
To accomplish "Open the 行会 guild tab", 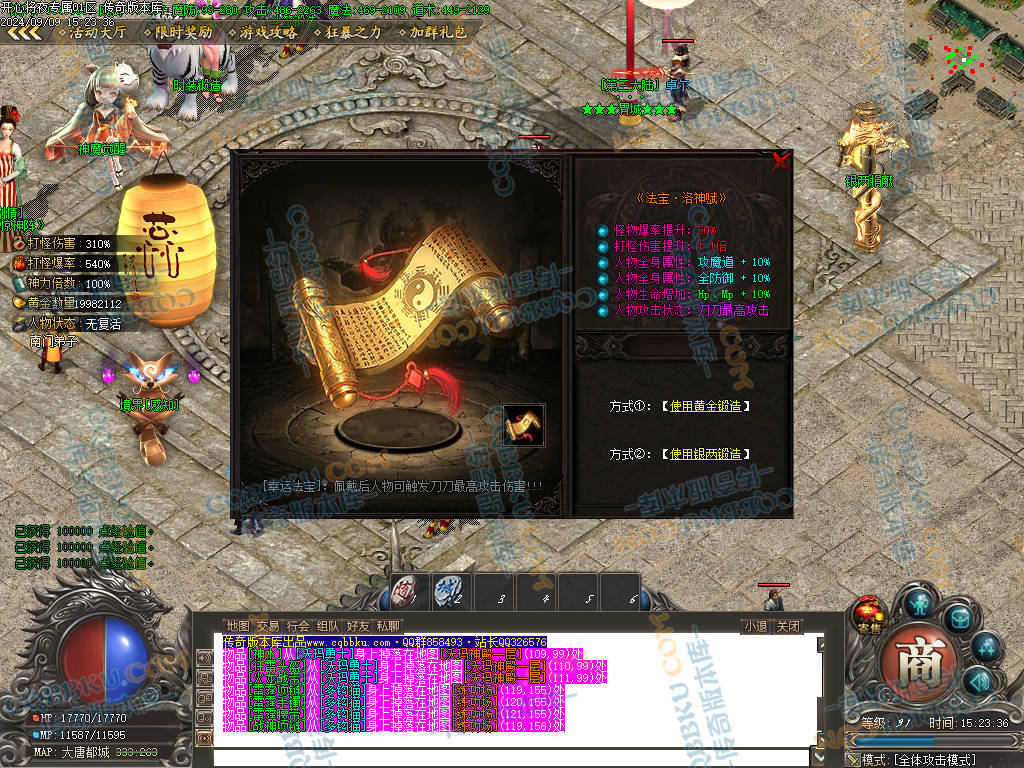I will [x=298, y=626].
